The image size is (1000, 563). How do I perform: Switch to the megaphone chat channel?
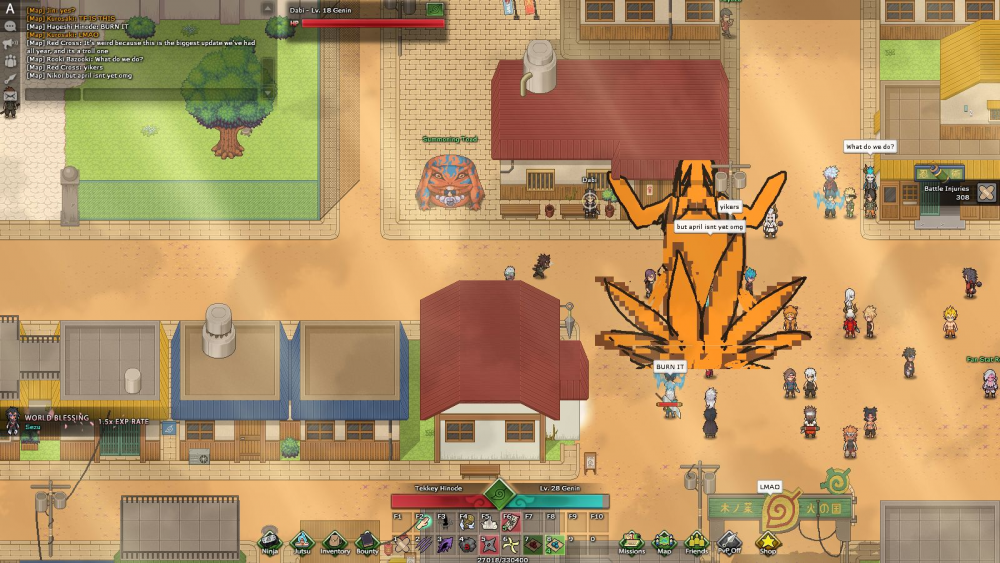tap(11, 43)
